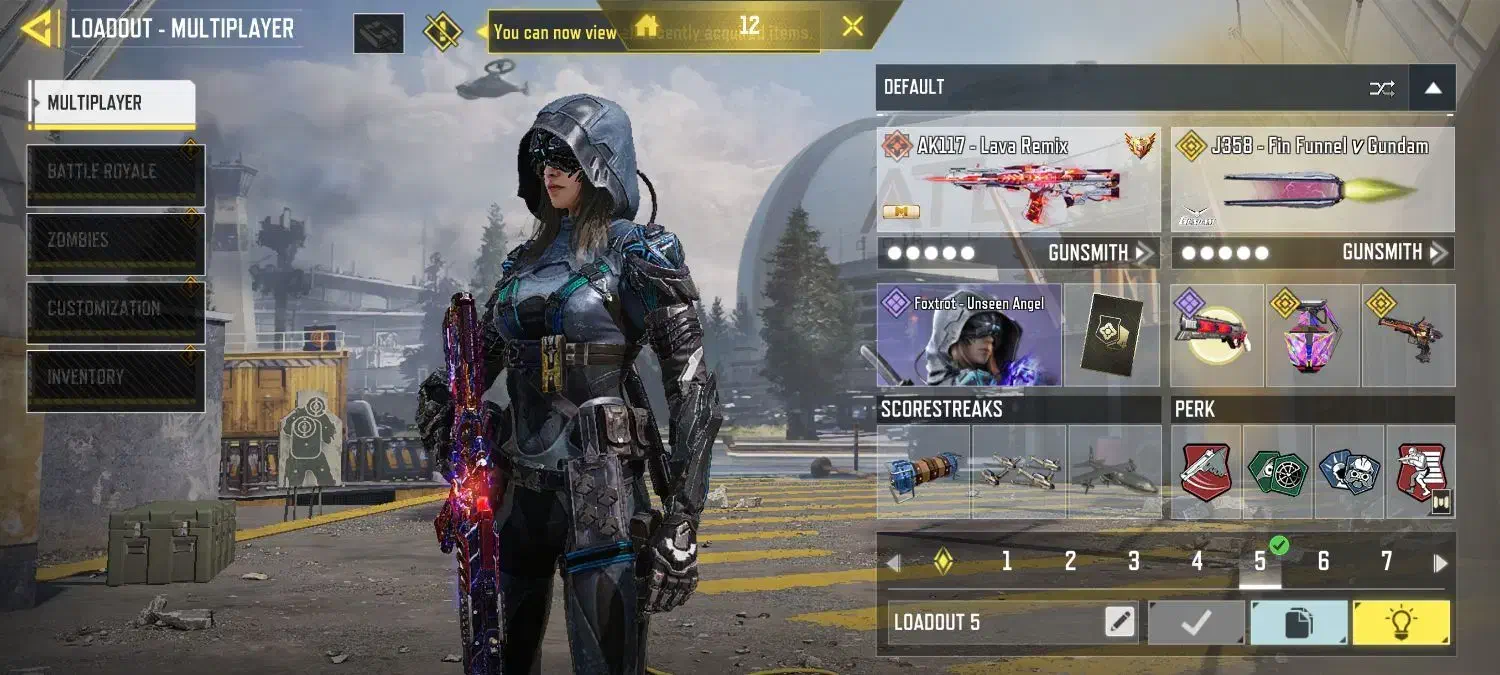The image size is (1500, 675).
Task: Switch to loadout number 3
Action: pos(1133,562)
